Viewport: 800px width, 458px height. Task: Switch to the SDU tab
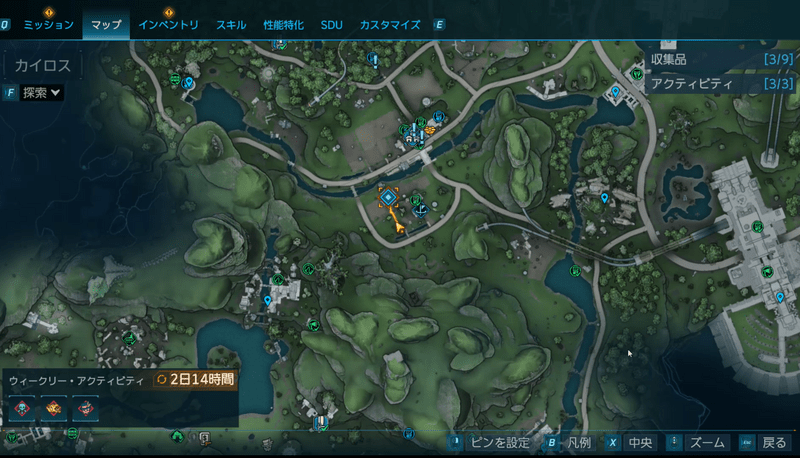(331, 24)
